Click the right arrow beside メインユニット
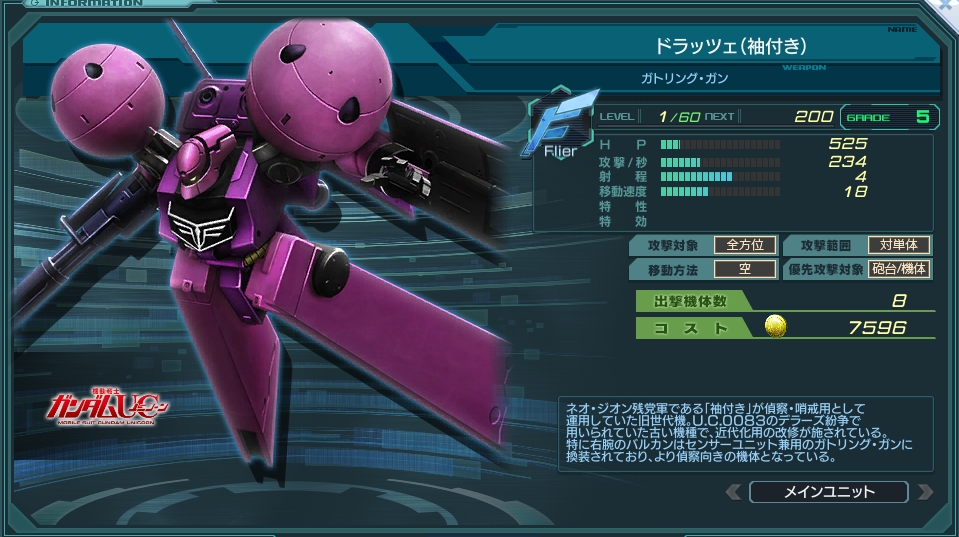The image size is (959, 537). (925, 492)
